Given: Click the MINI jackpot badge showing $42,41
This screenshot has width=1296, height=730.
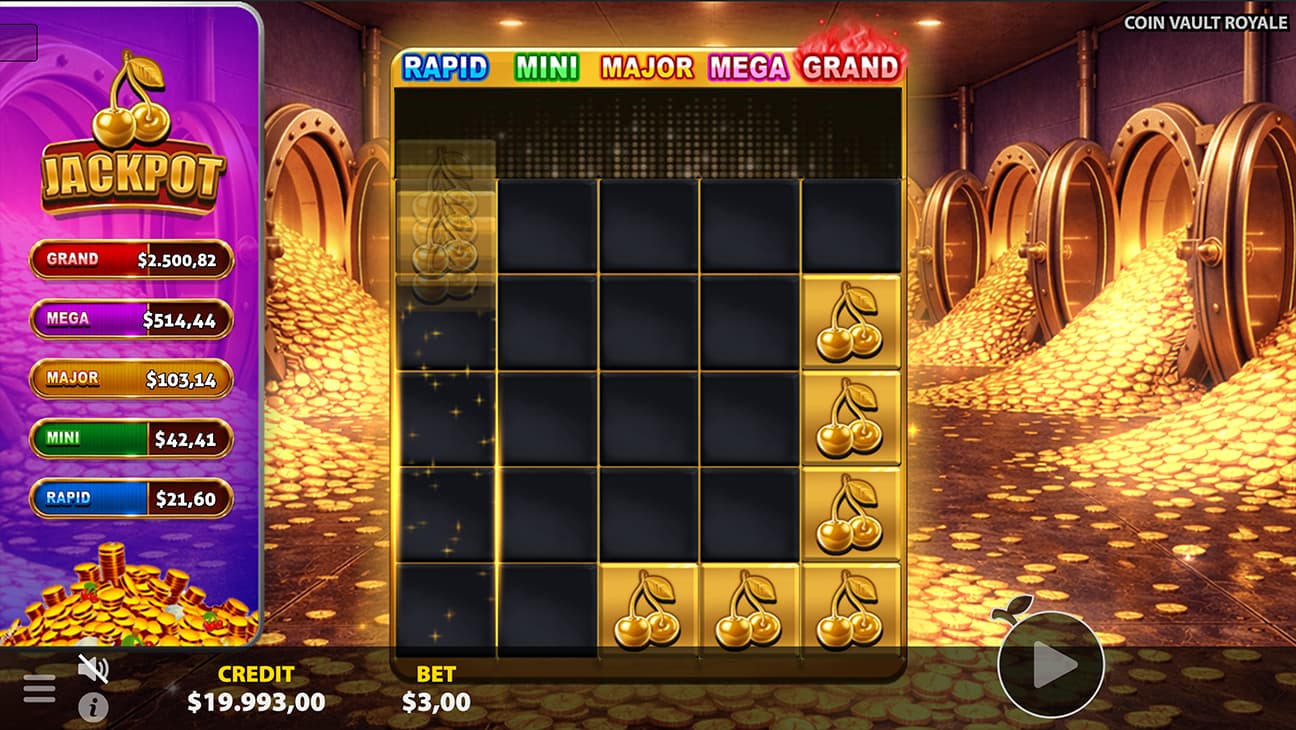Looking at the screenshot, I should (131, 439).
